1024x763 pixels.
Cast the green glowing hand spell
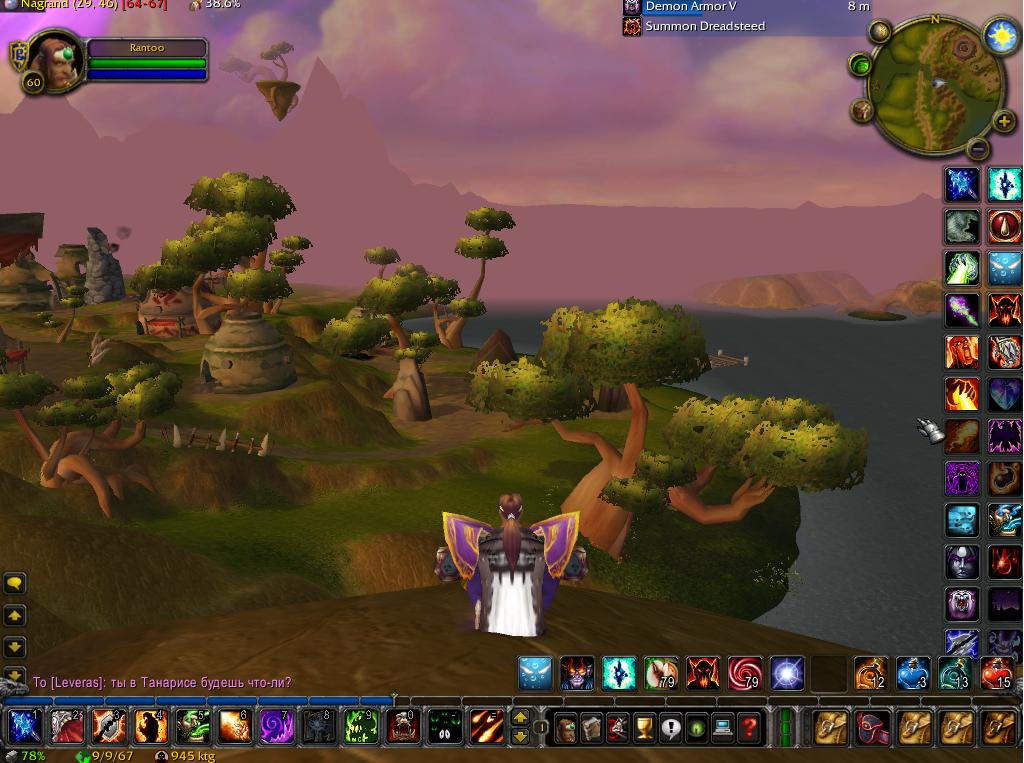pyautogui.click(x=962, y=269)
